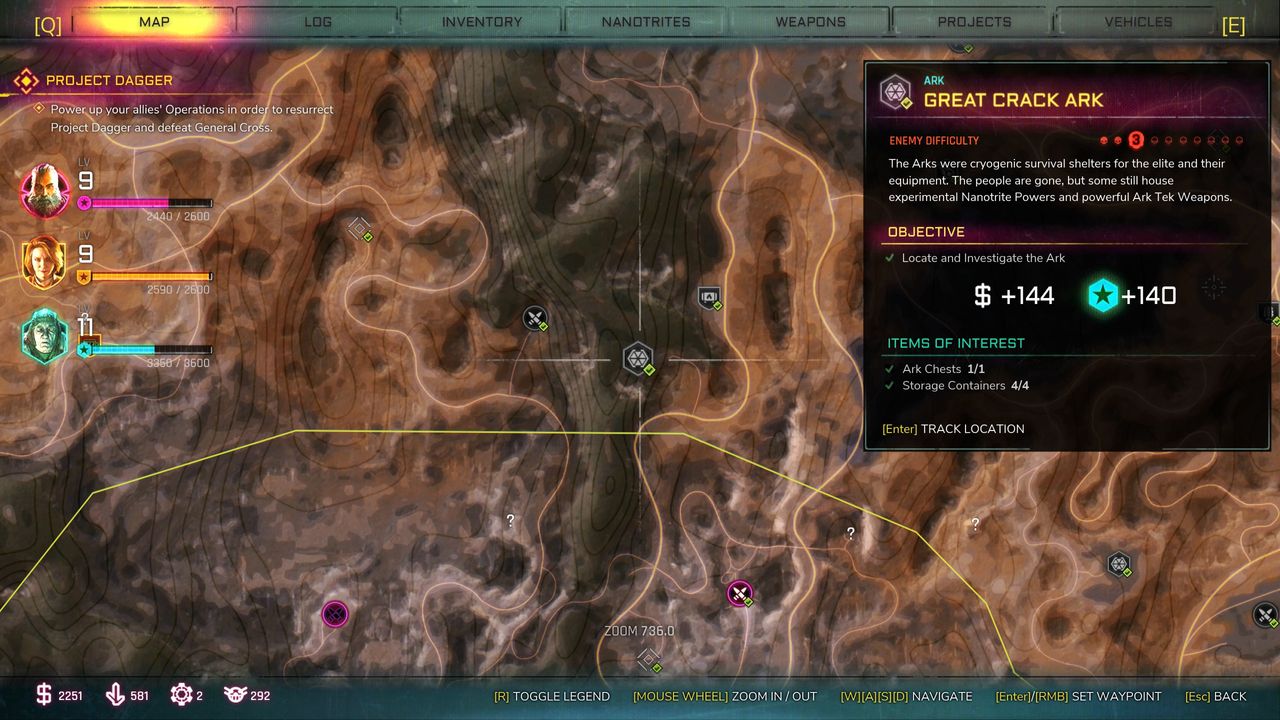Open the Project Dagger objective tracker
Viewport: 1280px width, 720px height.
pos(108,80)
